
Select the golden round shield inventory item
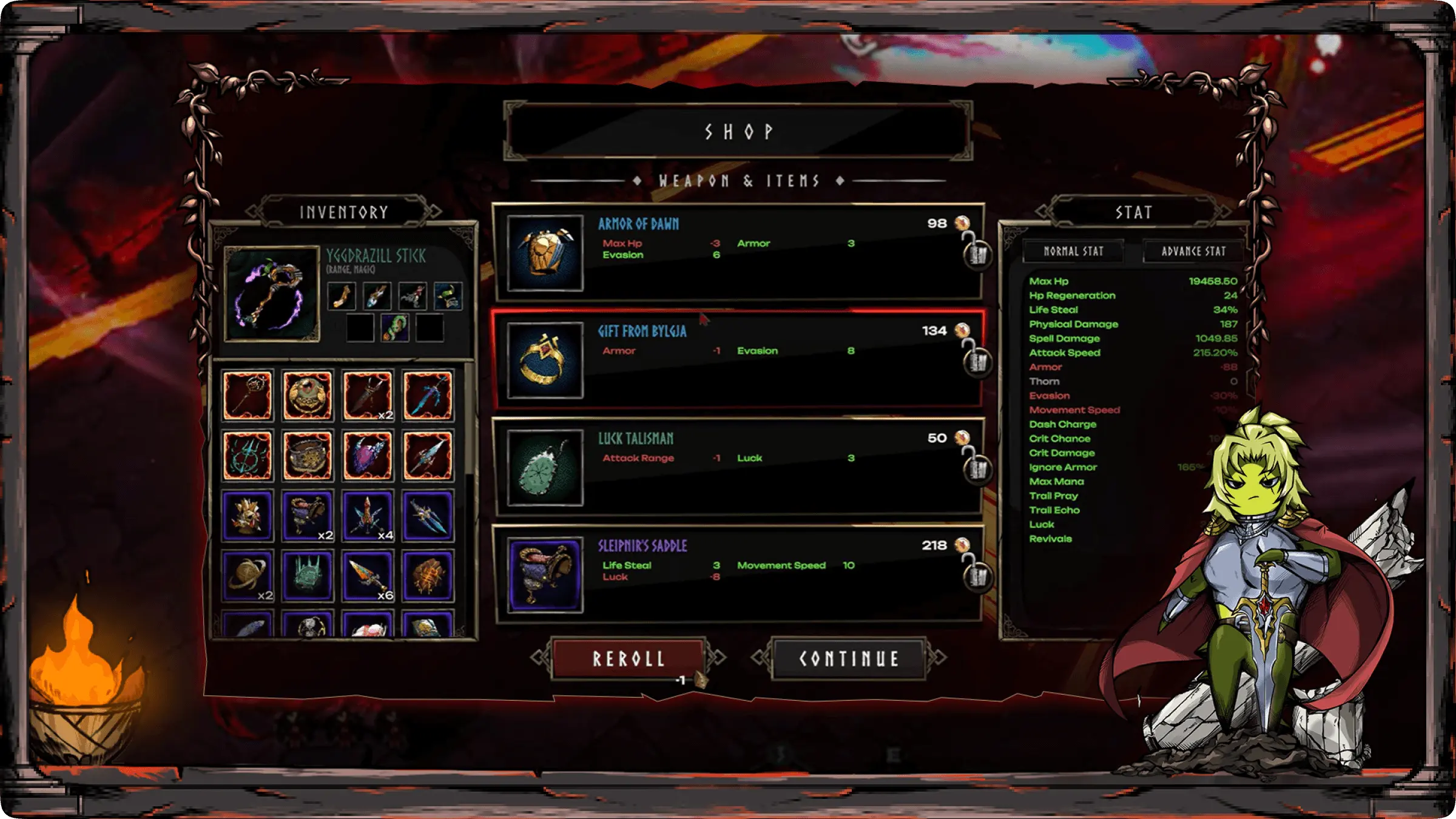point(308,396)
